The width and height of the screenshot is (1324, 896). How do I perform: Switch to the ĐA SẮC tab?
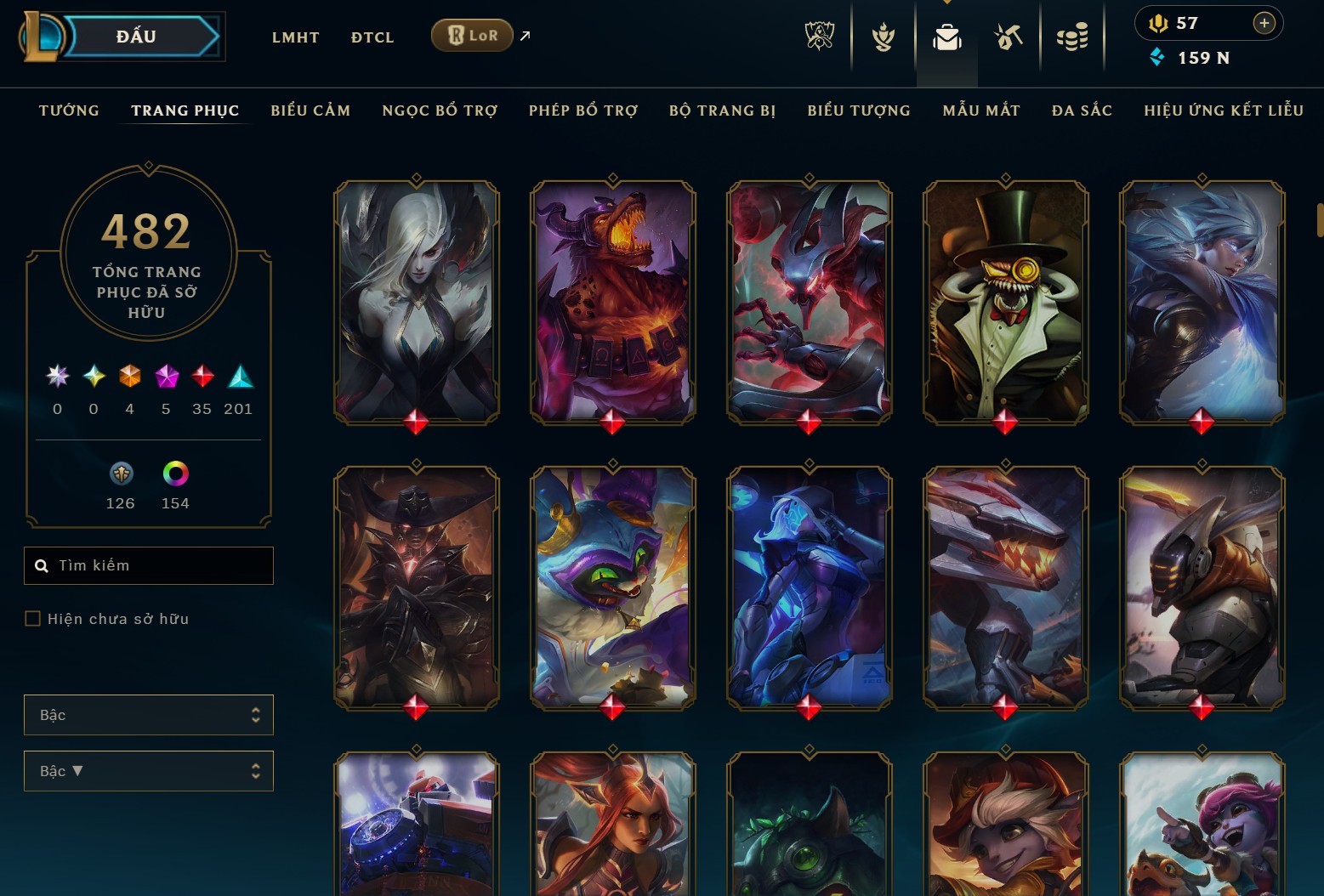[x=1082, y=111]
